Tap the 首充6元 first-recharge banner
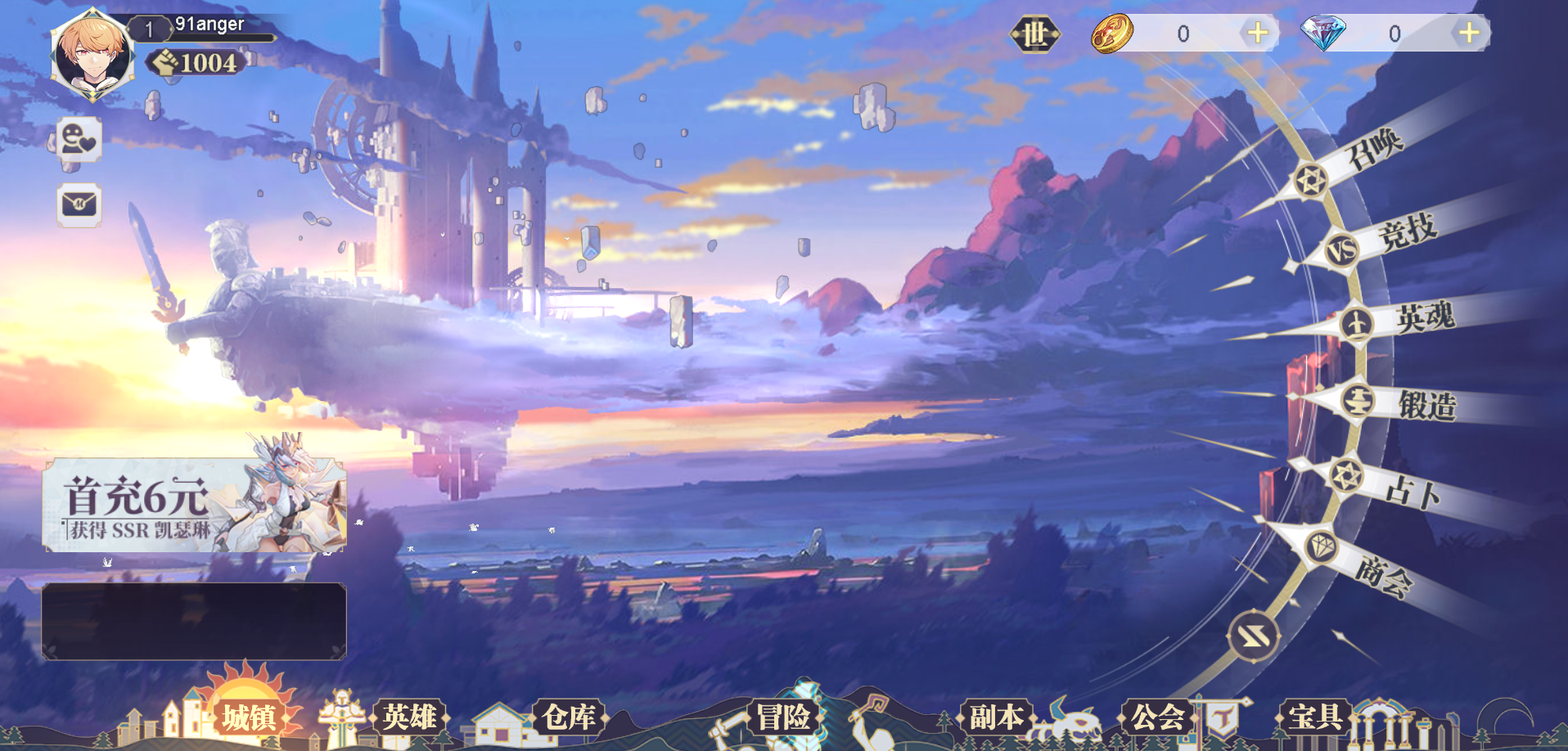The width and height of the screenshot is (1568, 751). click(x=194, y=505)
